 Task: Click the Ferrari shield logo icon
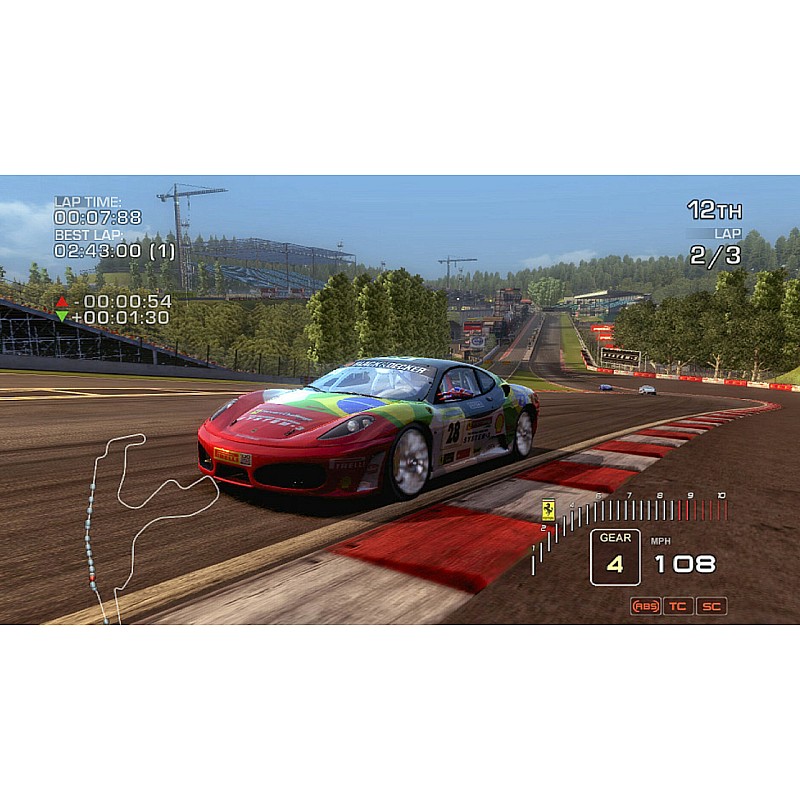coord(548,510)
